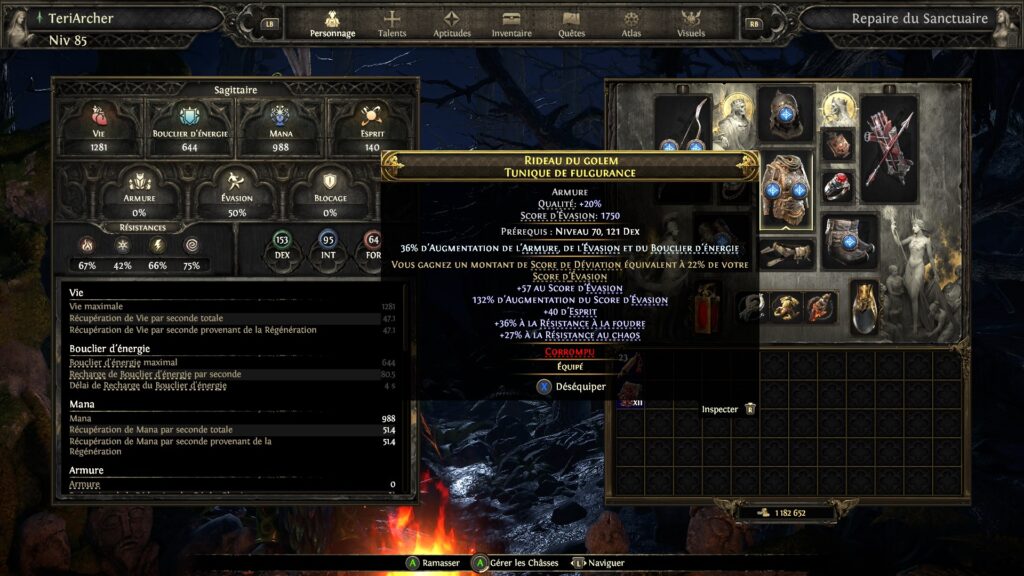Open the Atlas tab
The height and width of the screenshot is (576, 1024).
click(631, 24)
